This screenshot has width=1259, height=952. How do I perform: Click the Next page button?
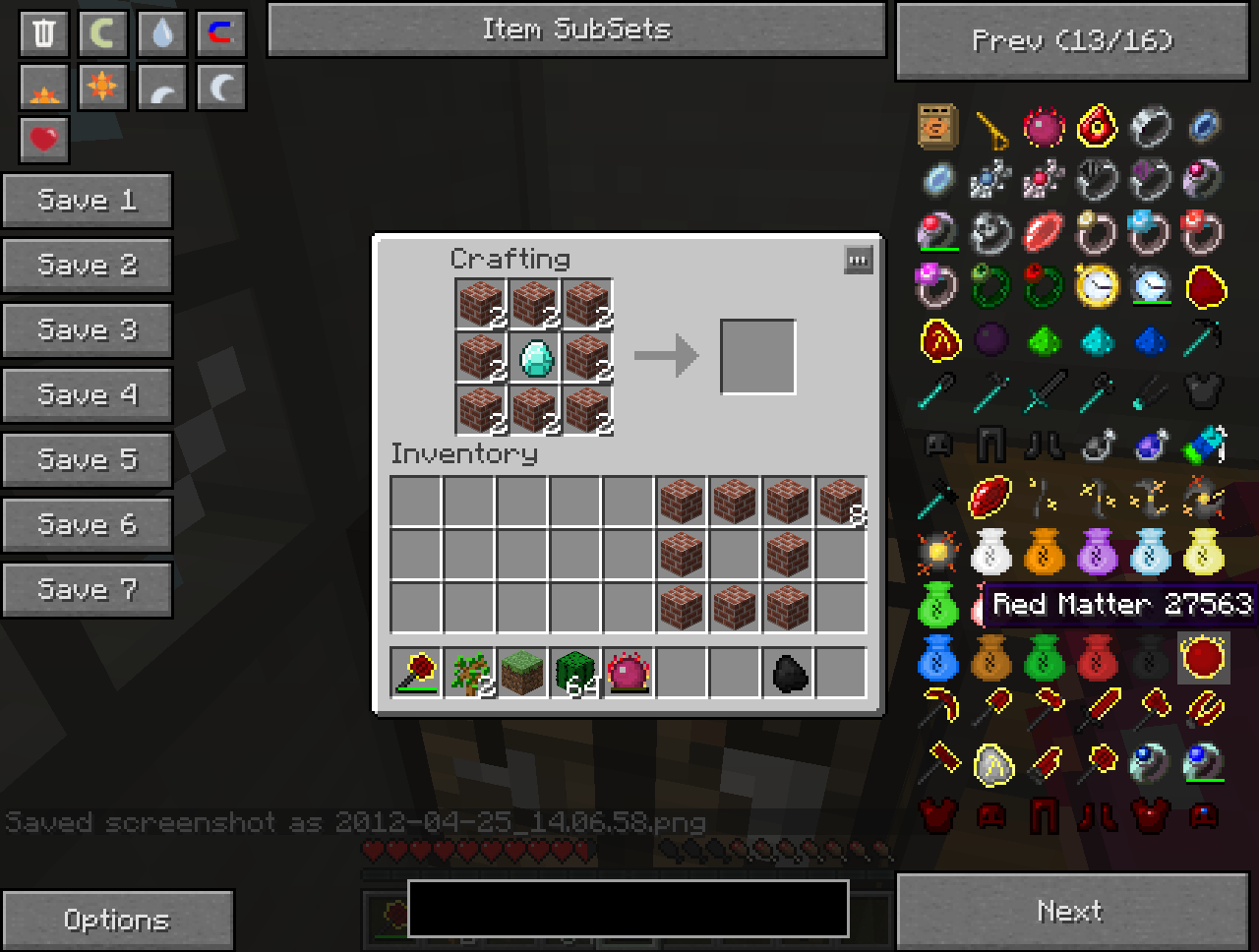click(x=1072, y=912)
